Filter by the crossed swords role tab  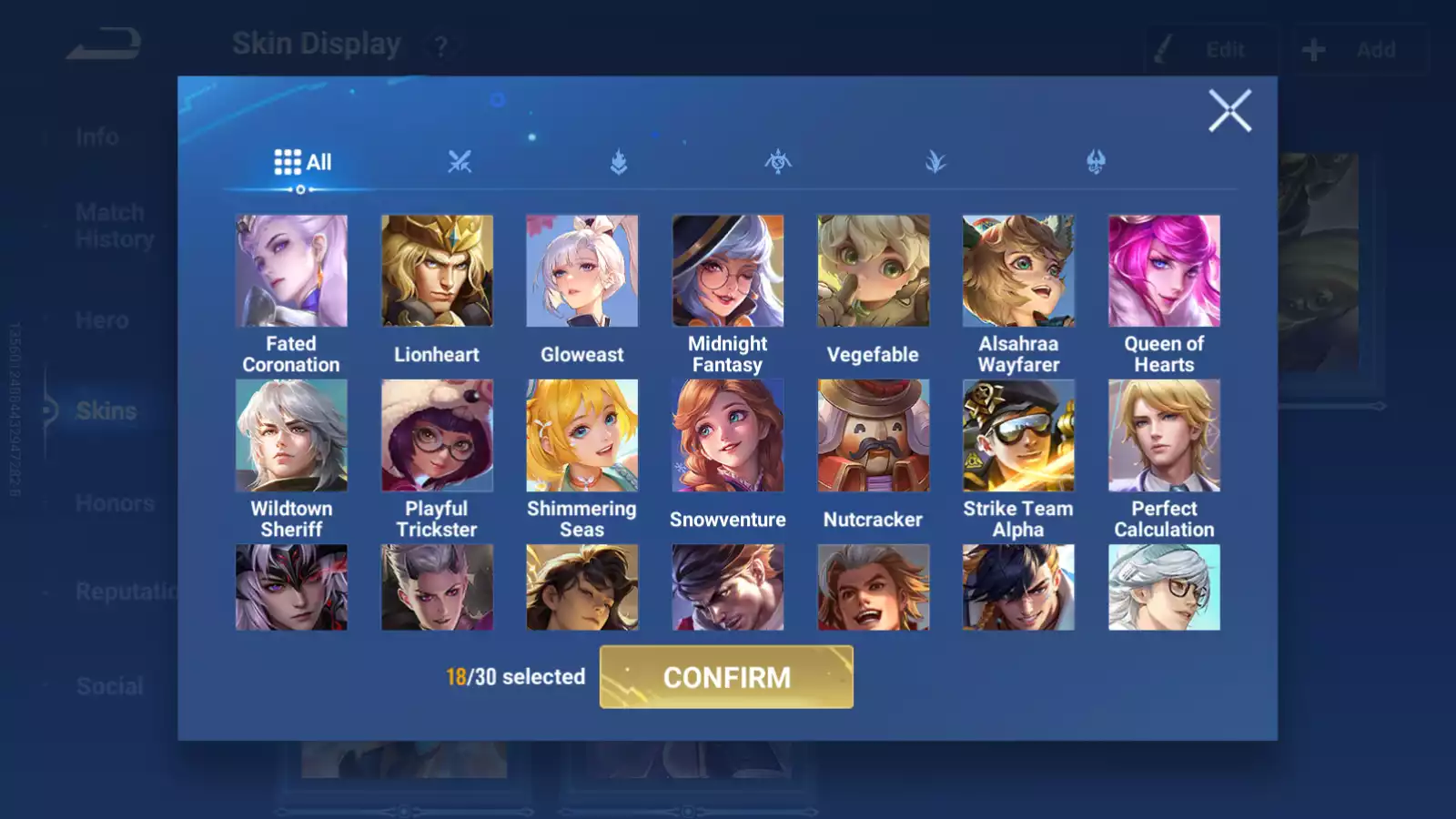(x=460, y=162)
